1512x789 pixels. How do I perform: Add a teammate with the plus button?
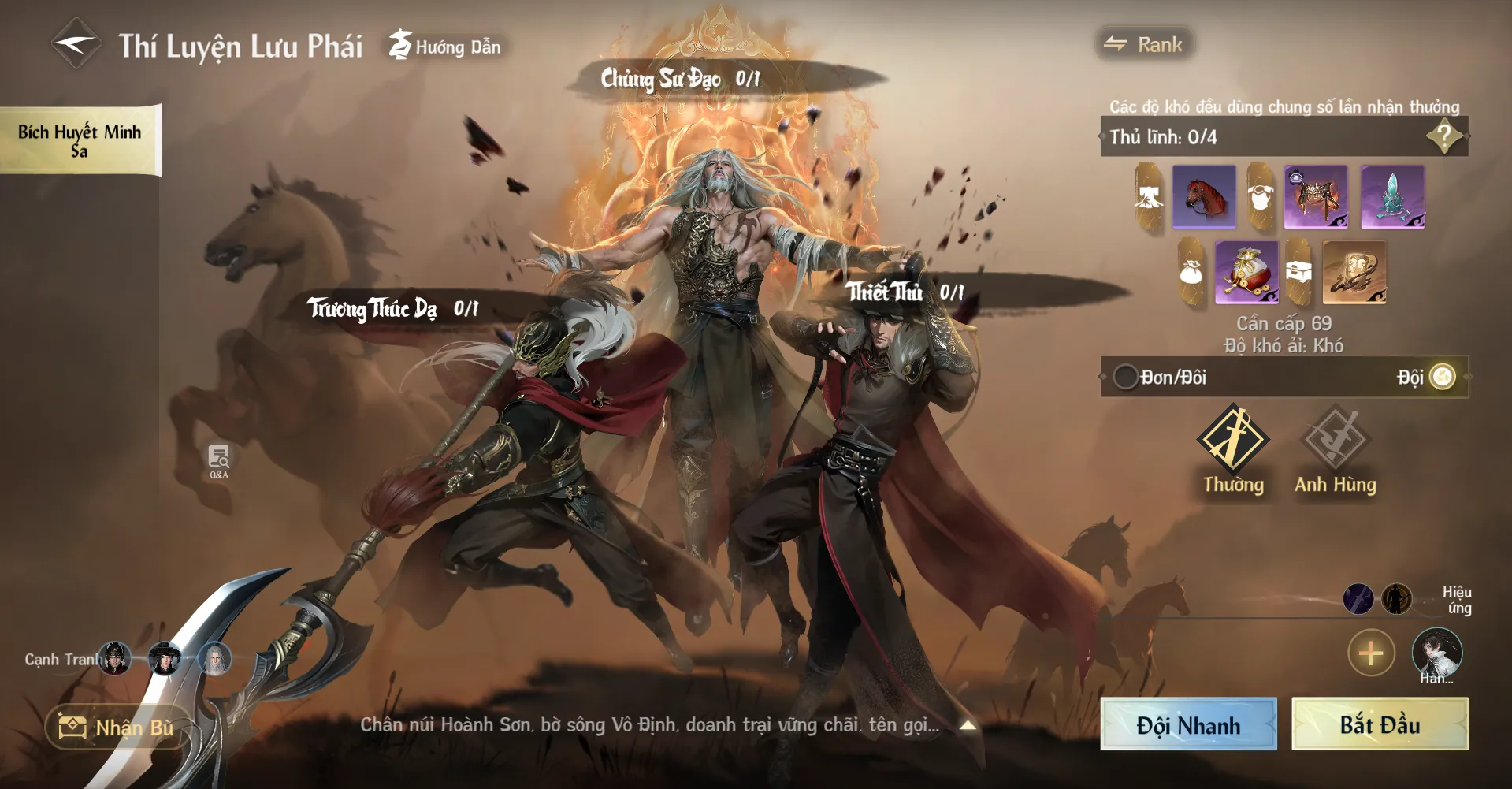[1371, 653]
